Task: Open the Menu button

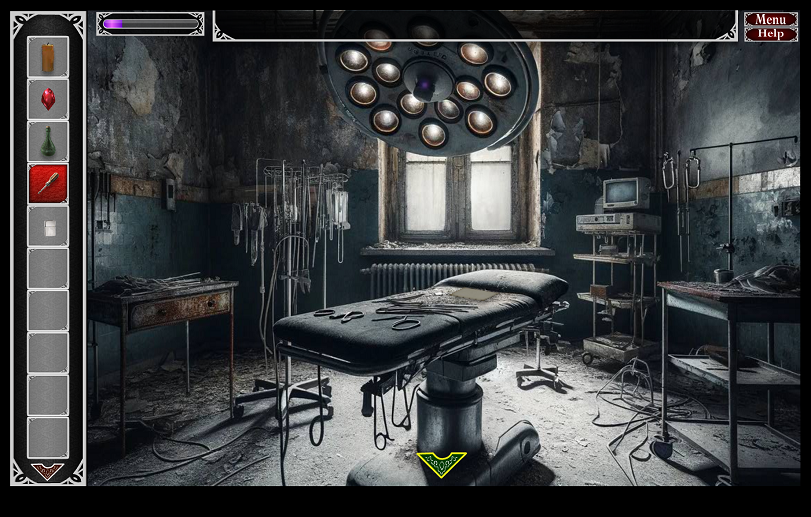Action: [770, 19]
